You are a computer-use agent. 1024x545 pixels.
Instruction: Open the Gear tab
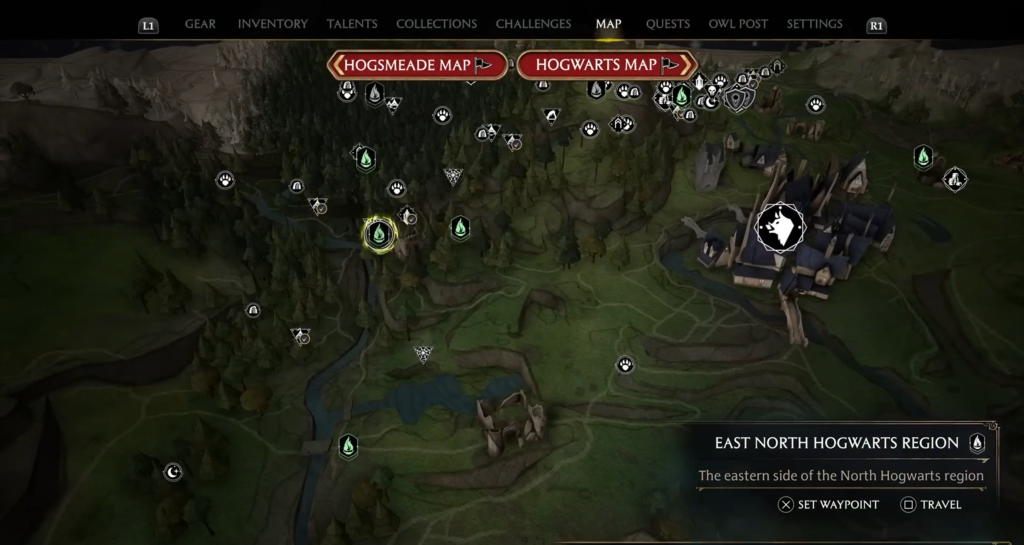200,24
